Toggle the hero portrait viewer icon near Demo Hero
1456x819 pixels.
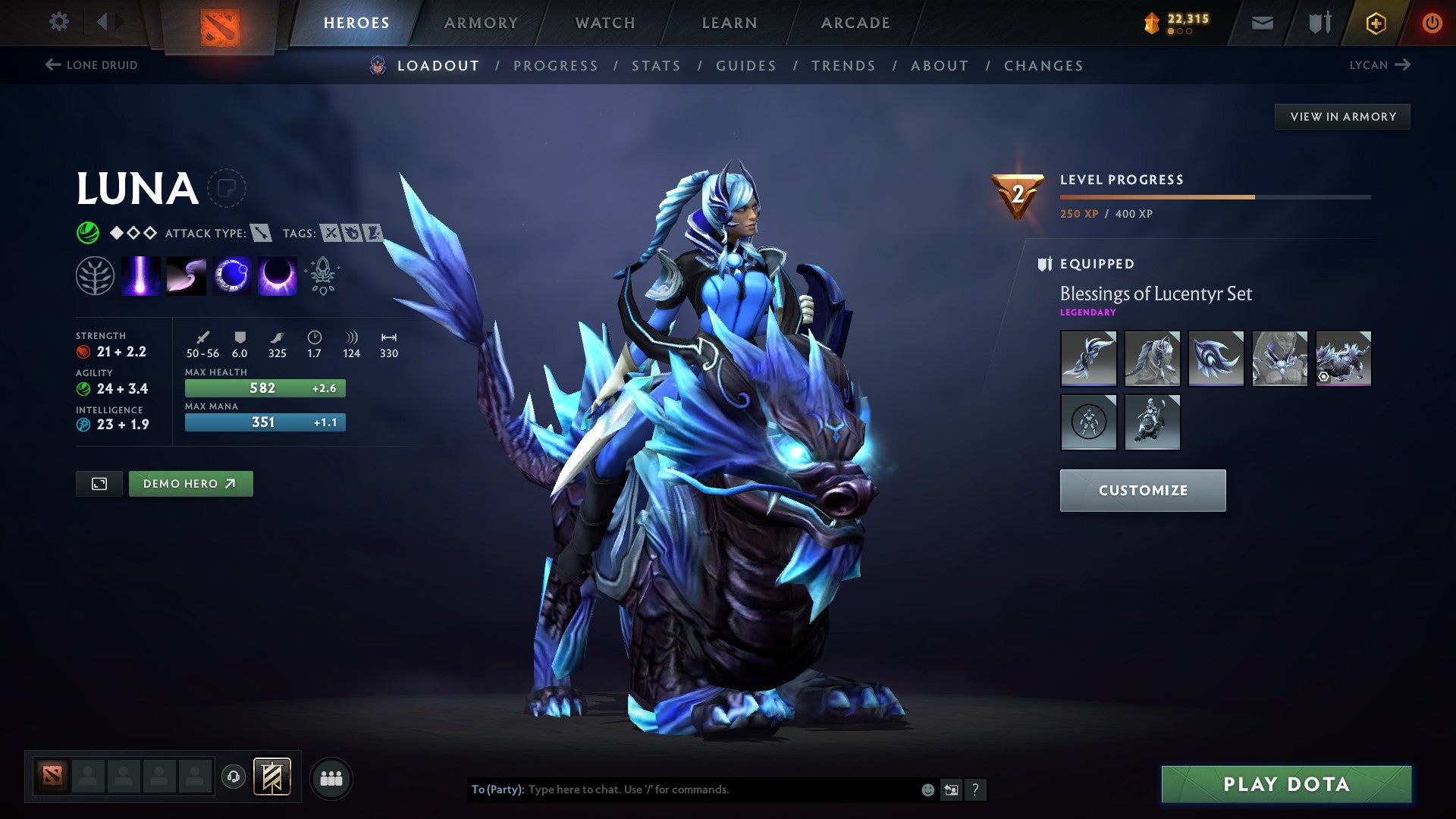(99, 483)
